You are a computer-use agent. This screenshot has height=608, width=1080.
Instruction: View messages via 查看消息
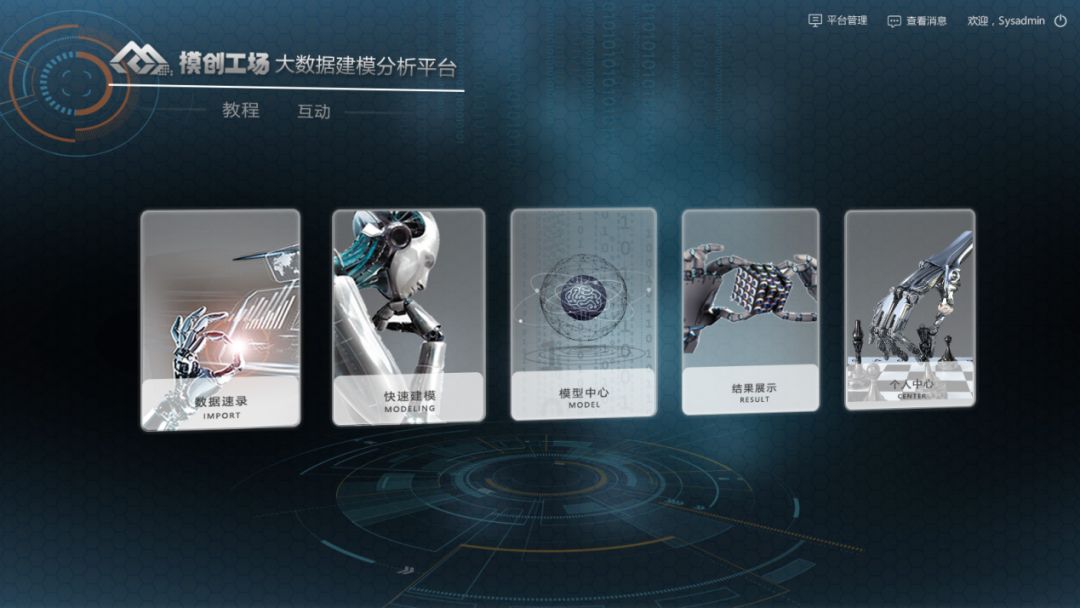tap(917, 20)
